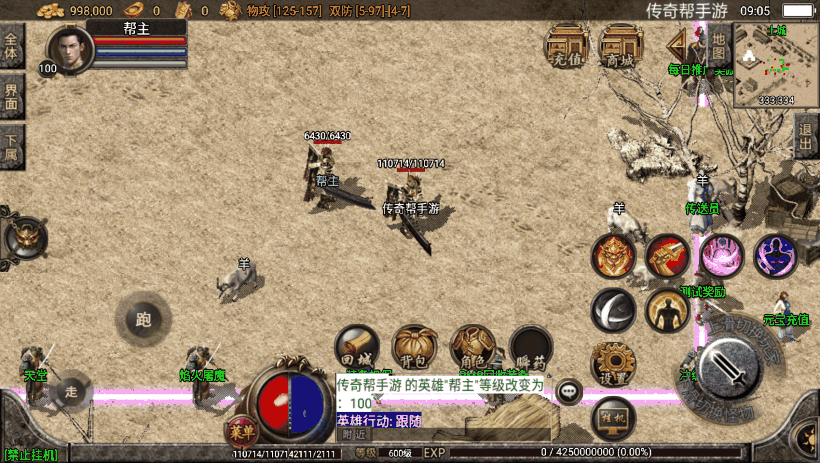Use the 瞬药 instant potion slot

(x=530, y=348)
